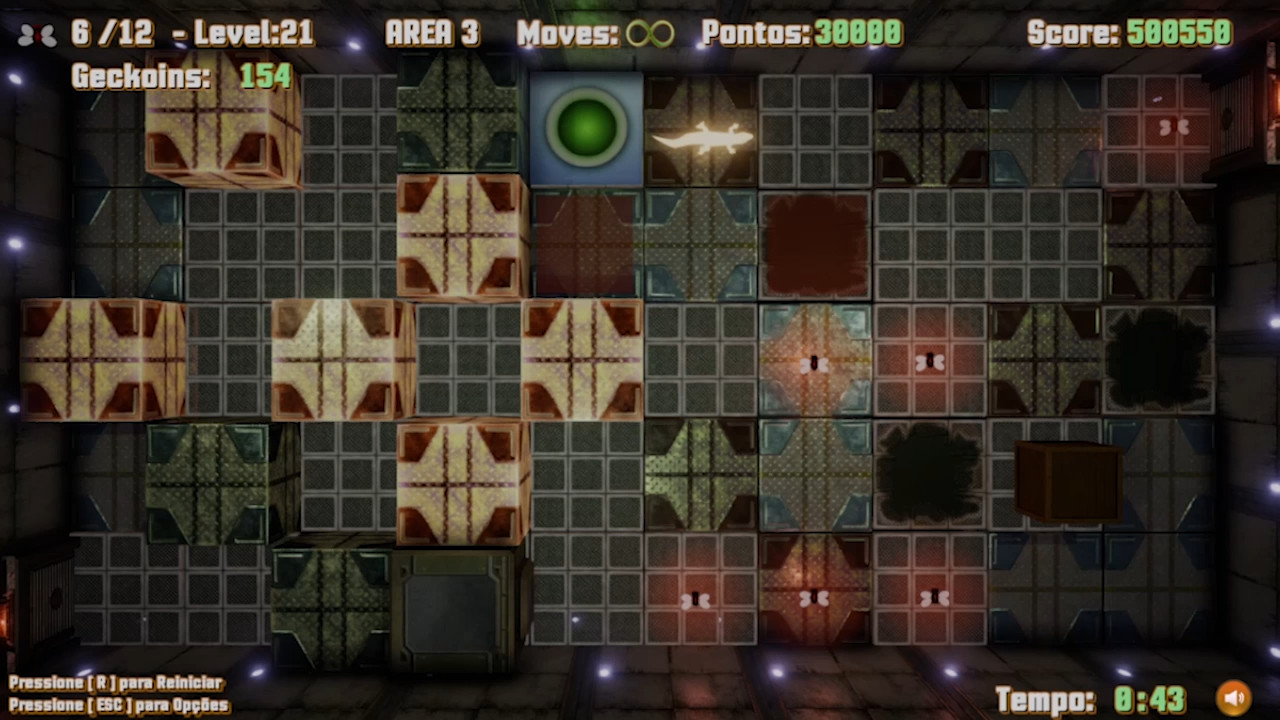Click the Geckoins counter to expand details
This screenshot has height=720, width=1280.
[x=175, y=76]
